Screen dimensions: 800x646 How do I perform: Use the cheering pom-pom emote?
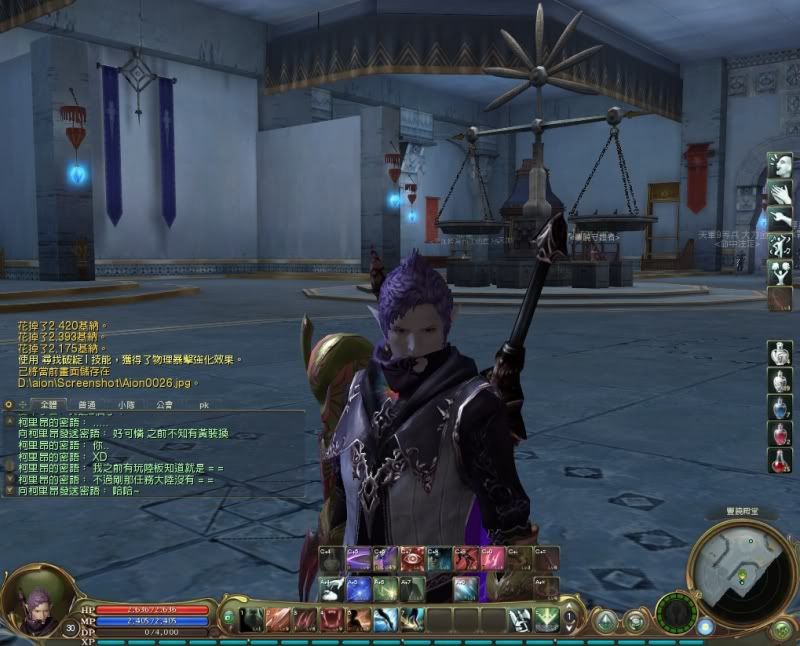[780, 272]
